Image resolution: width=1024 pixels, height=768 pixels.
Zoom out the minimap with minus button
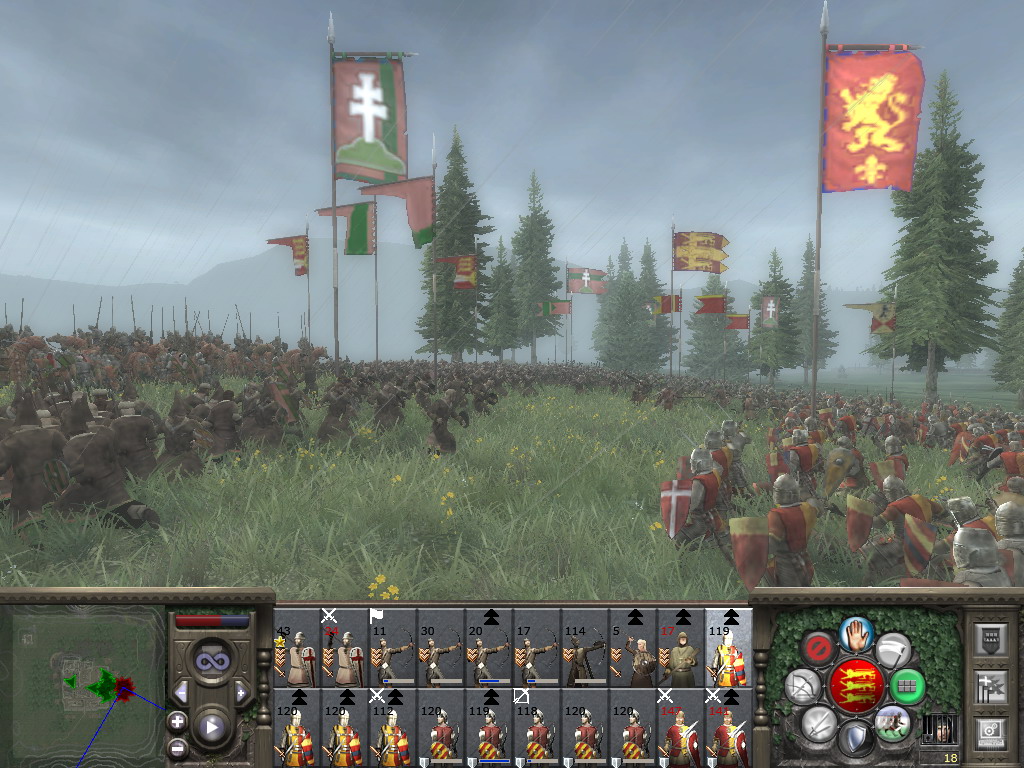[177, 746]
